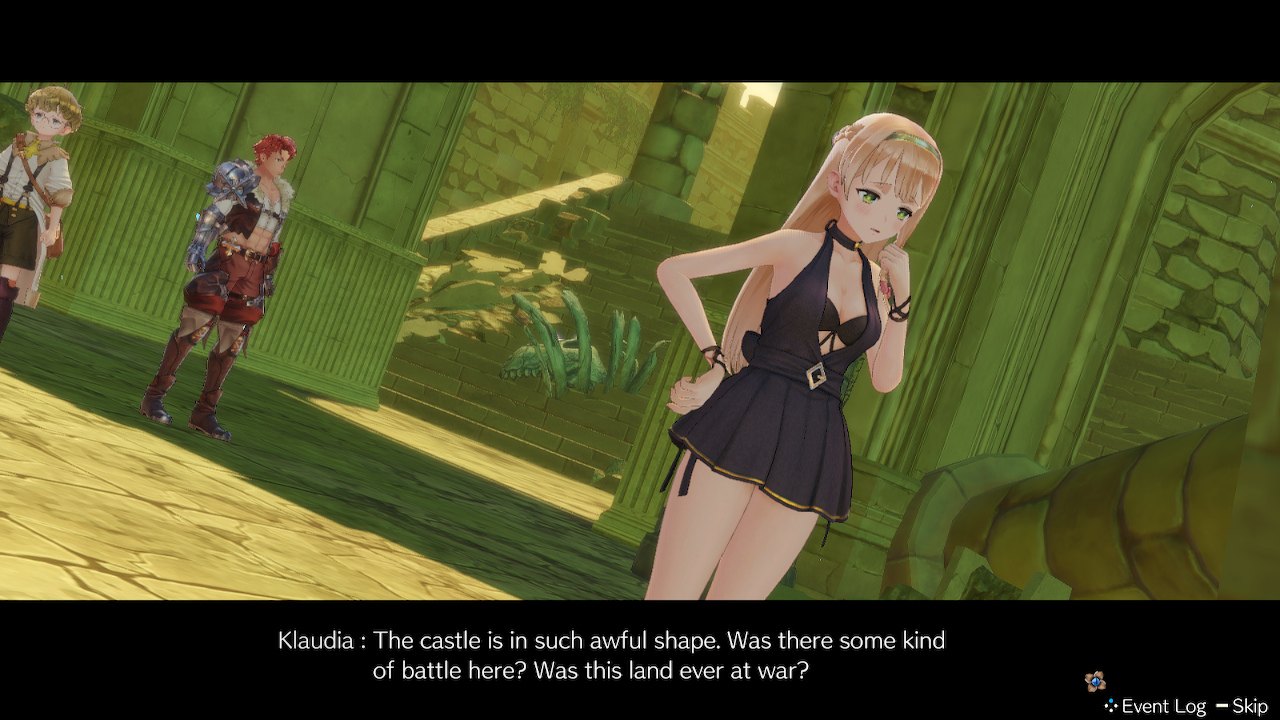Viewport: 1280px width, 720px height.
Task: Click the glowing blue dot in the control prompt
Action: [x=1111, y=700]
